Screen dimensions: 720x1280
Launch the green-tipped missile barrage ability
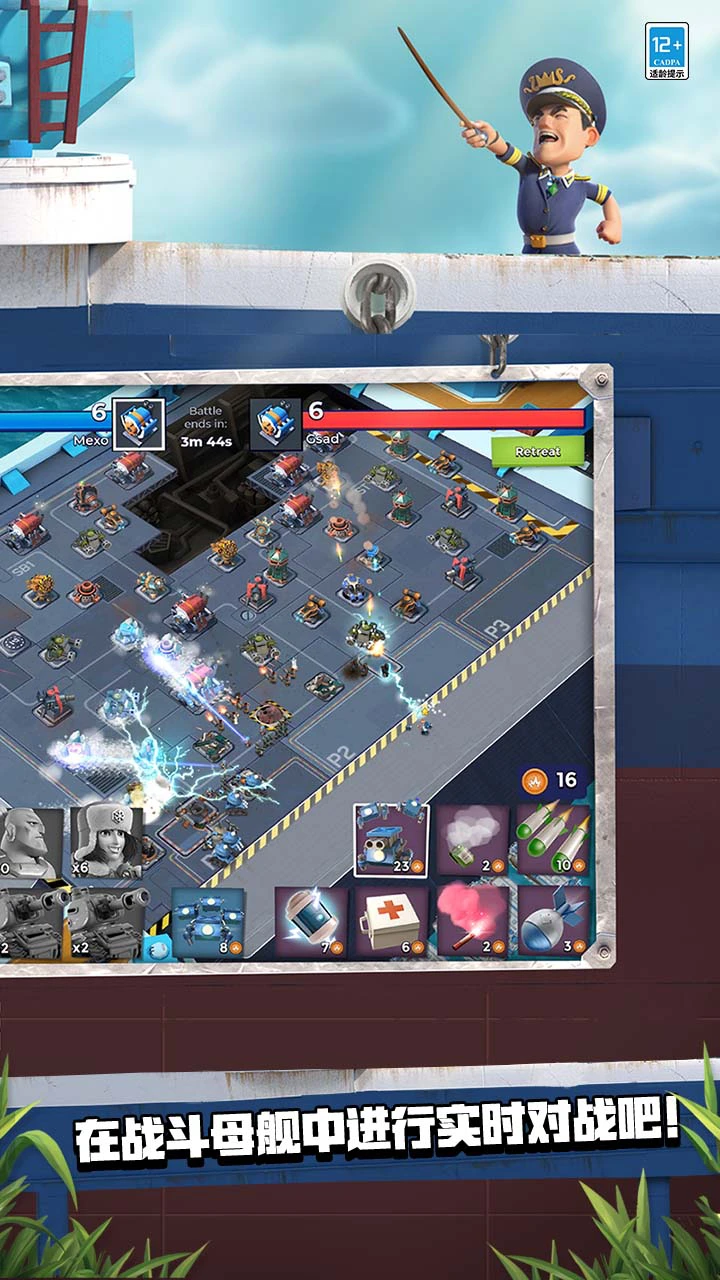point(552,840)
